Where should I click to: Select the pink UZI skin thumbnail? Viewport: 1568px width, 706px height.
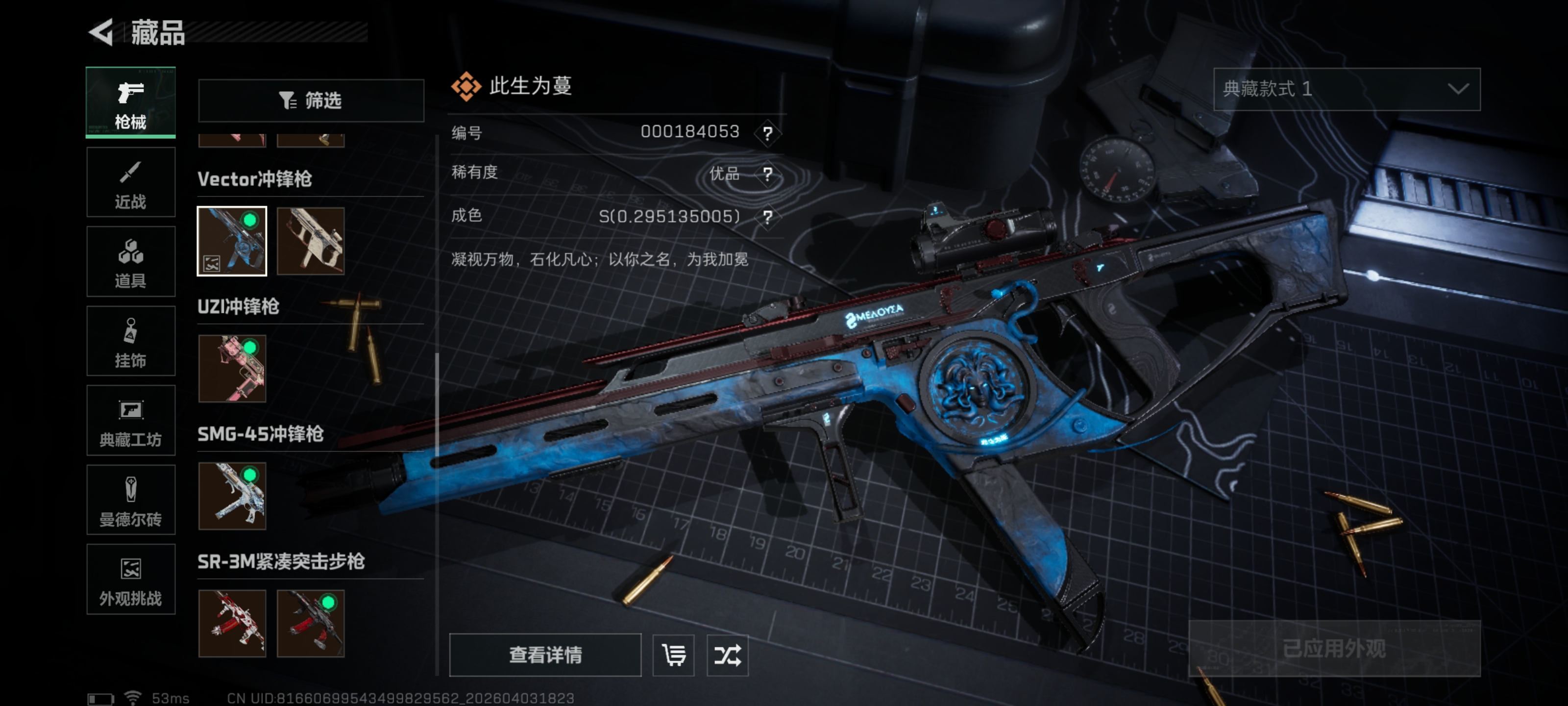tap(232, 369)
